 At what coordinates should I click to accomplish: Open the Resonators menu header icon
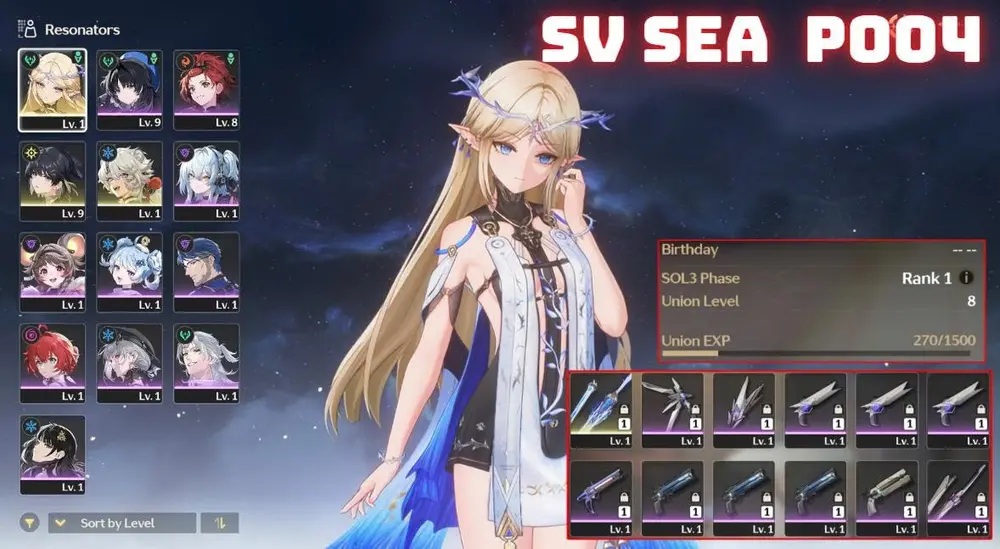[x=28, y=29]
